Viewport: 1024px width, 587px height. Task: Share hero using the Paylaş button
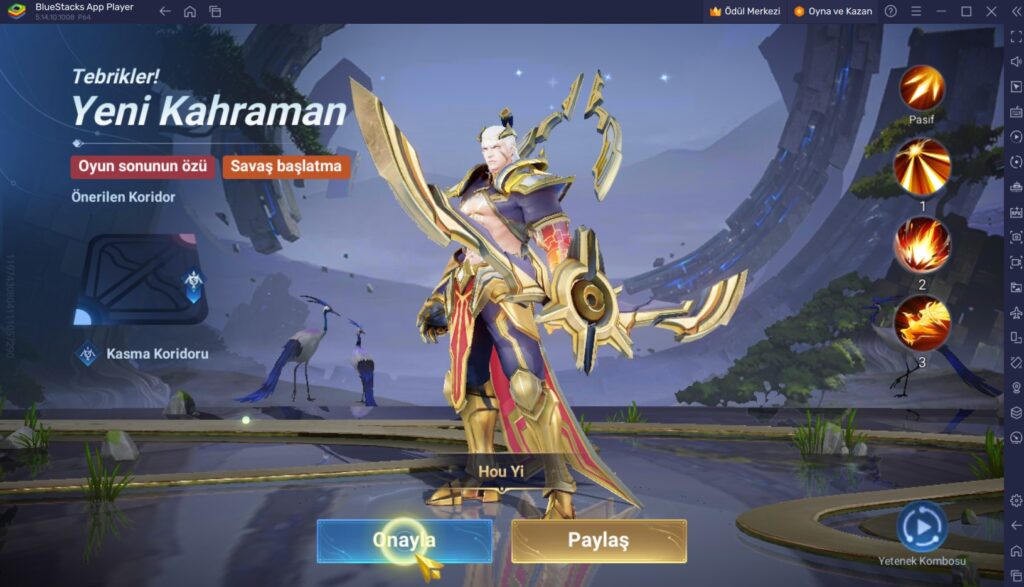click(x=598, y=540)
